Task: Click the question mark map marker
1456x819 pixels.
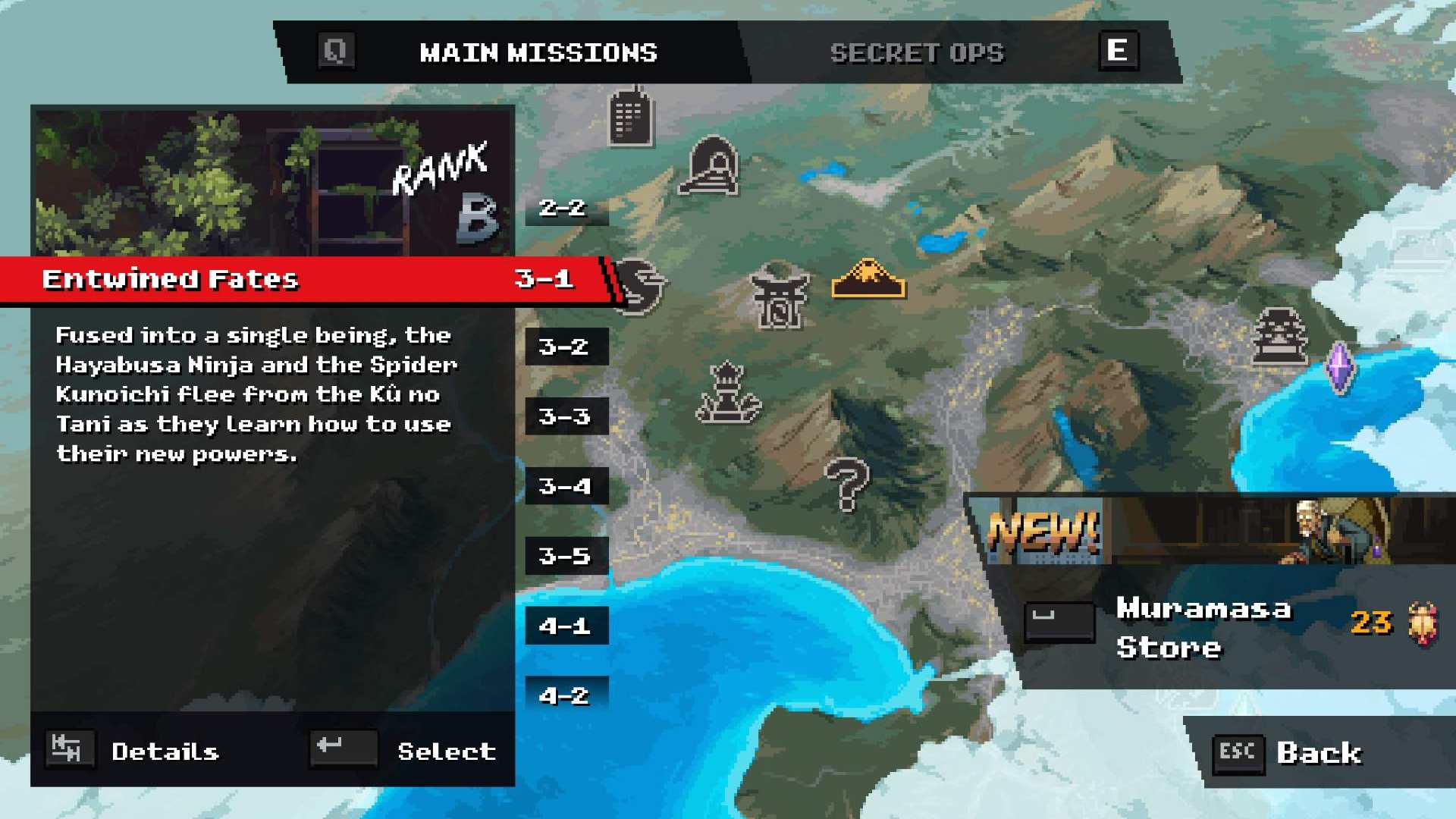Action: (847, 485)
